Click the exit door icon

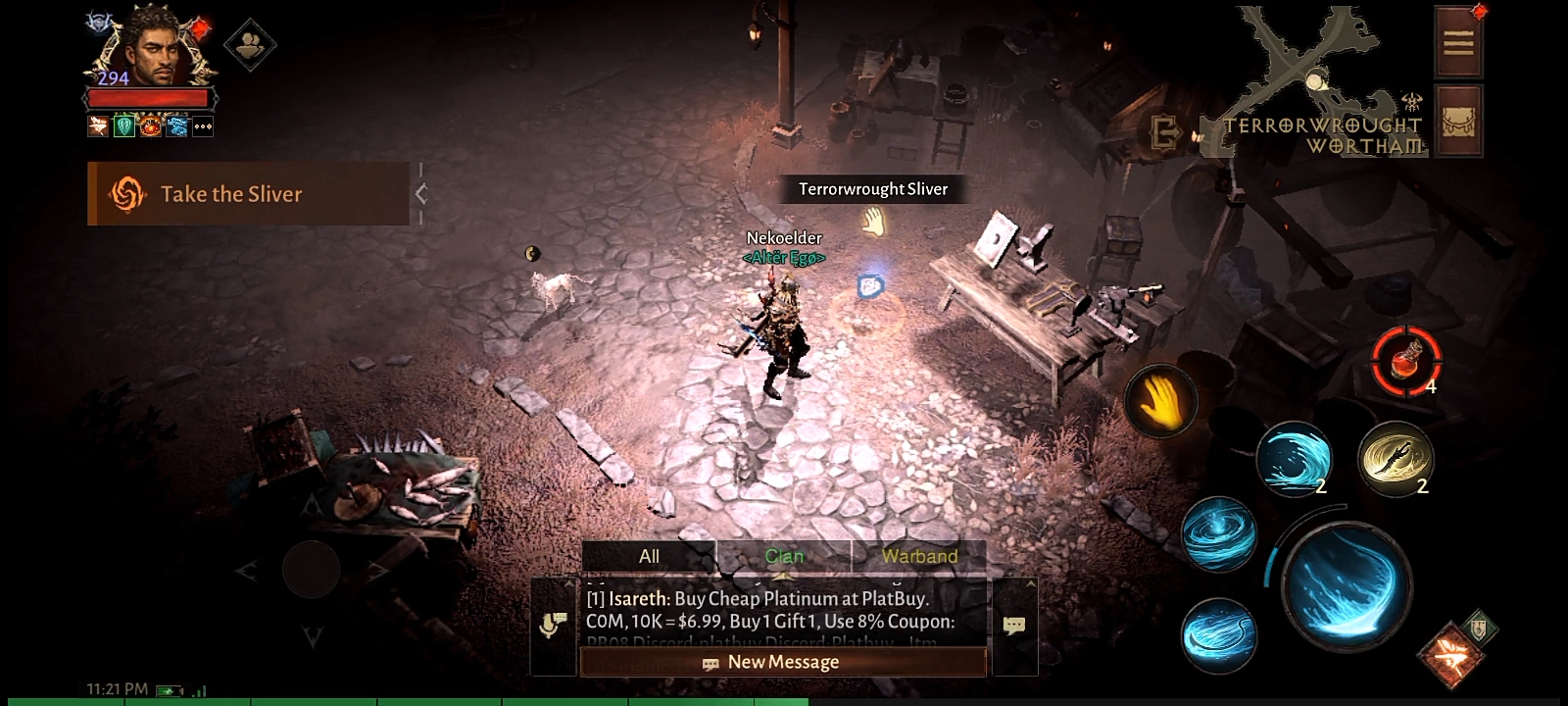(x=1164, y=132)
